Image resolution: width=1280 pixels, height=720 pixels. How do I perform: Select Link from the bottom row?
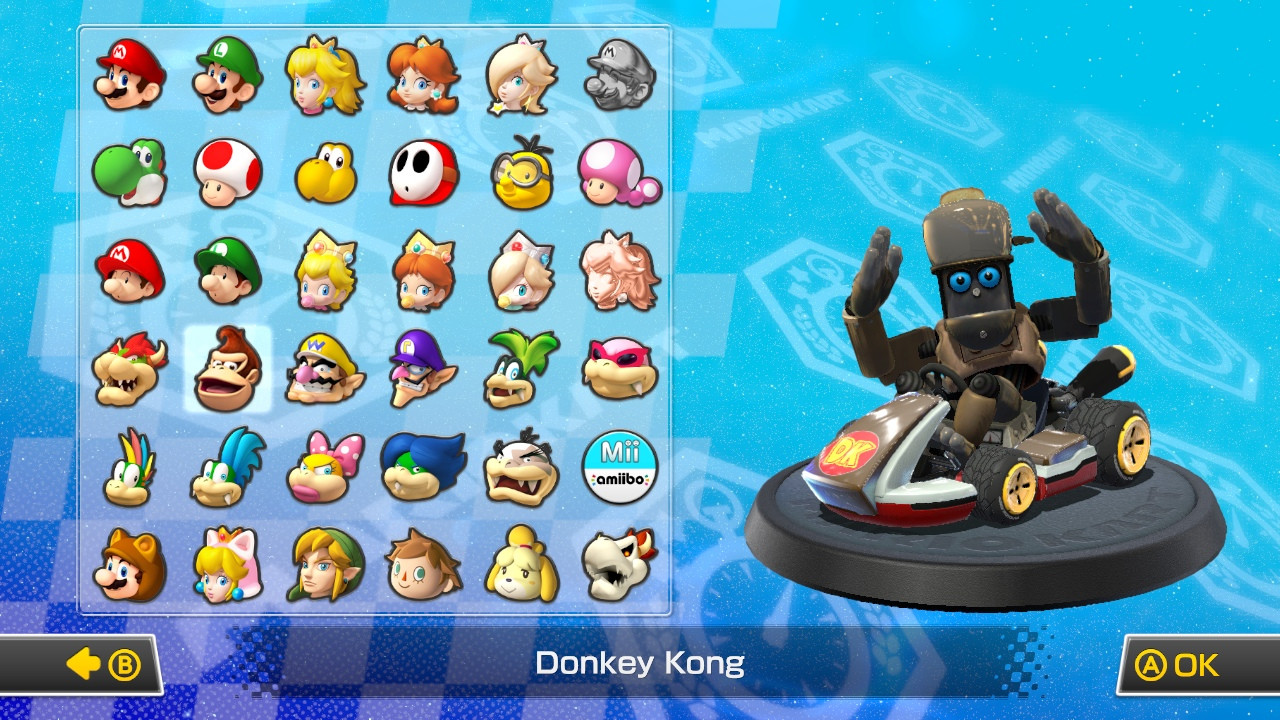(324, 560)
